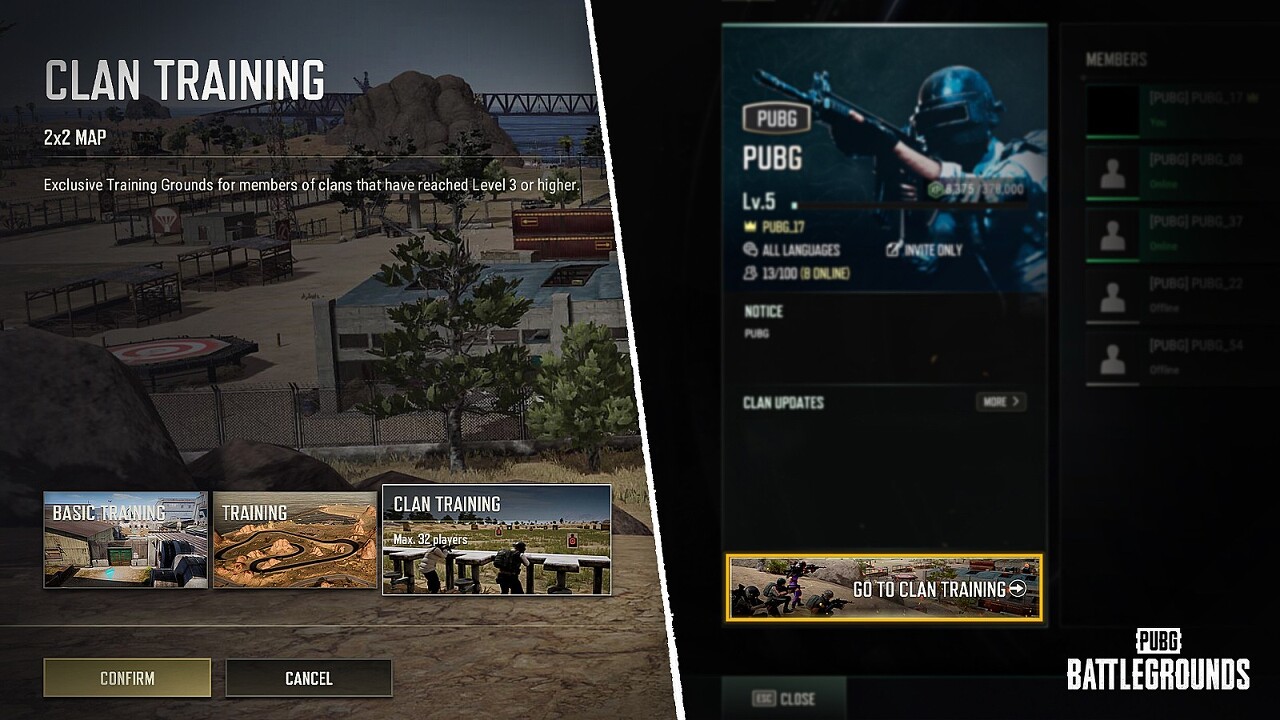
Task: Open More clan updates
Action: coord(1001,402)
